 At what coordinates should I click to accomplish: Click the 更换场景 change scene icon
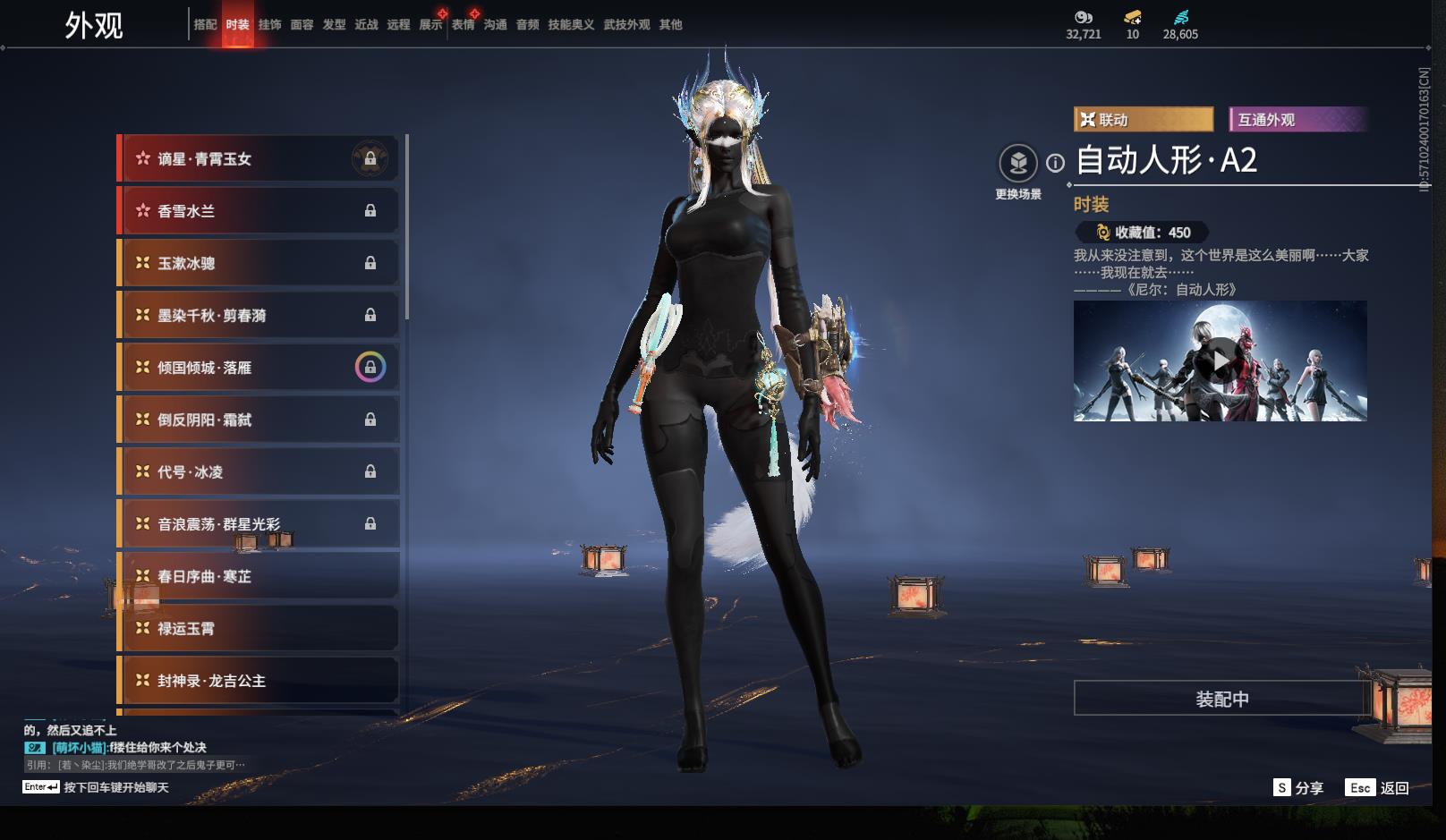coord(1018,164)
